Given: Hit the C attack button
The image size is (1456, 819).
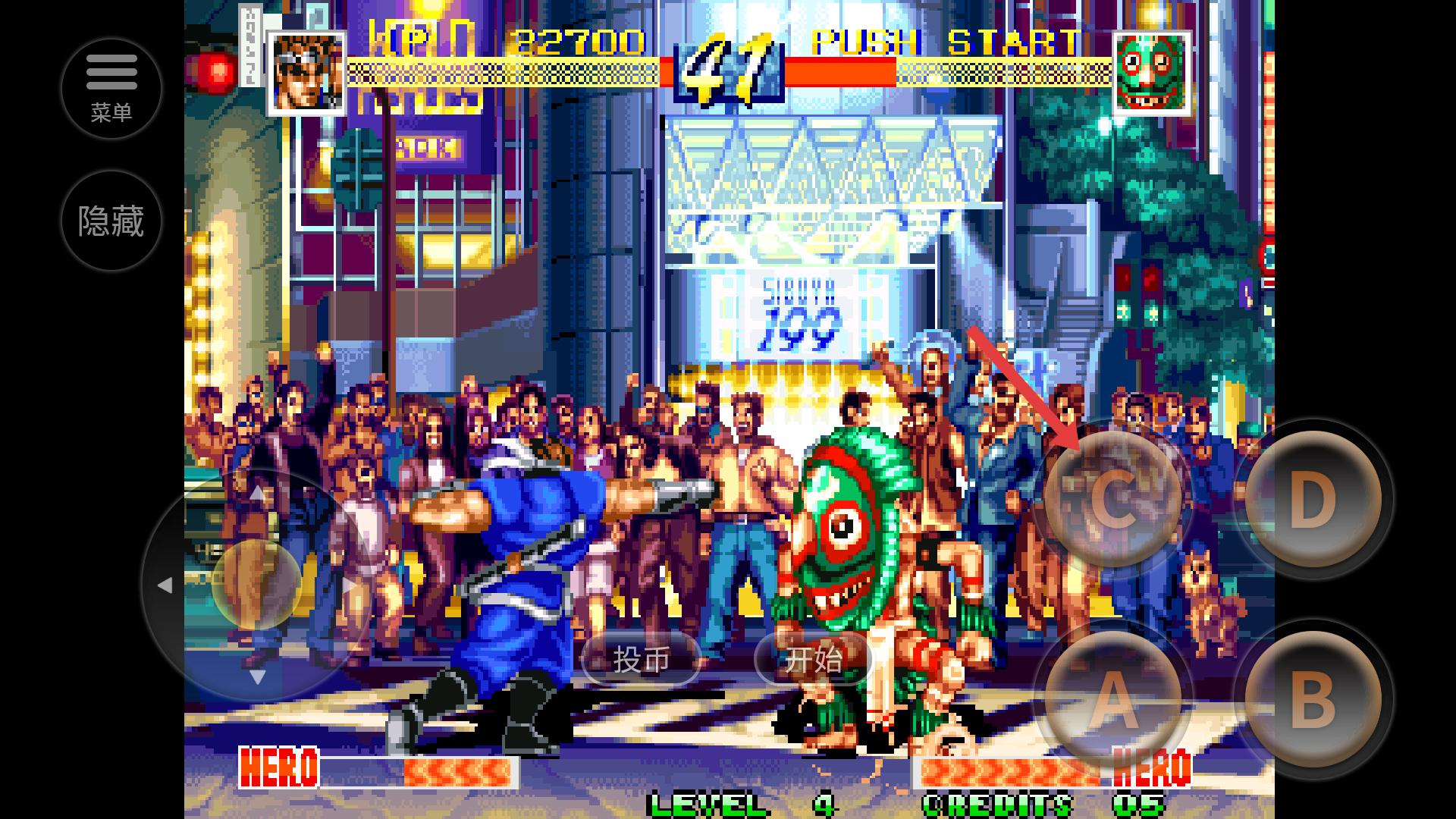Looking at the screenshot, I should pyautogui.click(x=1112, y=499).
